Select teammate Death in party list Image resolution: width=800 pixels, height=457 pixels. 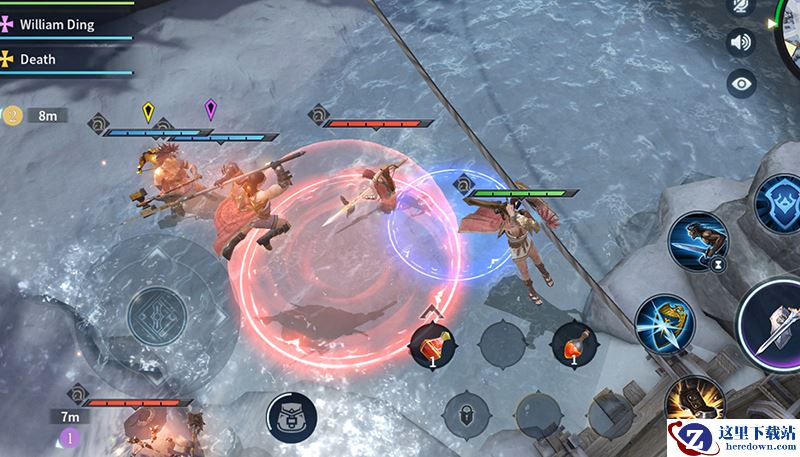point(38,59)
